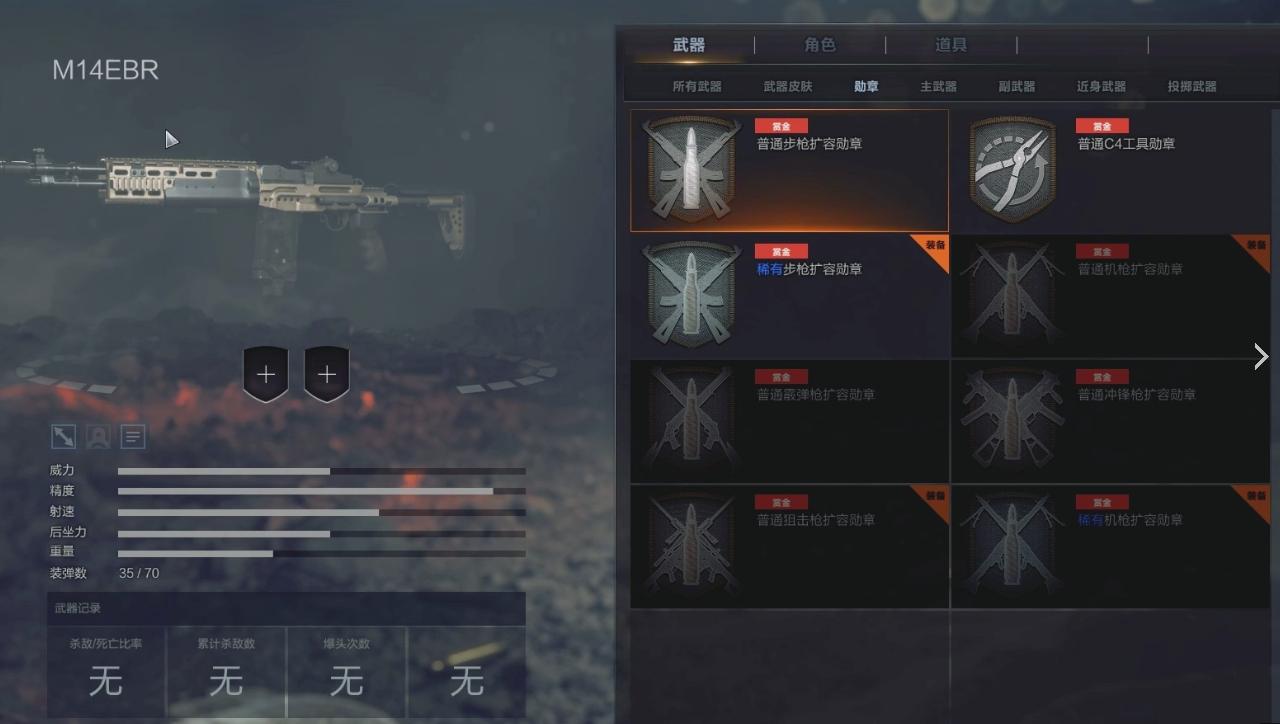The height and width of the screenshot is (724, 1280).
Task: Click the second empty "+" medal slot shield
Action: point(326,374)
